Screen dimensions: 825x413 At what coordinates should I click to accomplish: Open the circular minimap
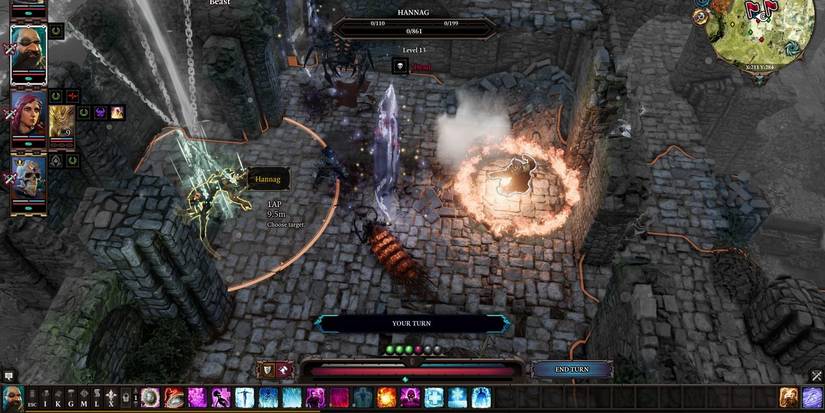762,33
